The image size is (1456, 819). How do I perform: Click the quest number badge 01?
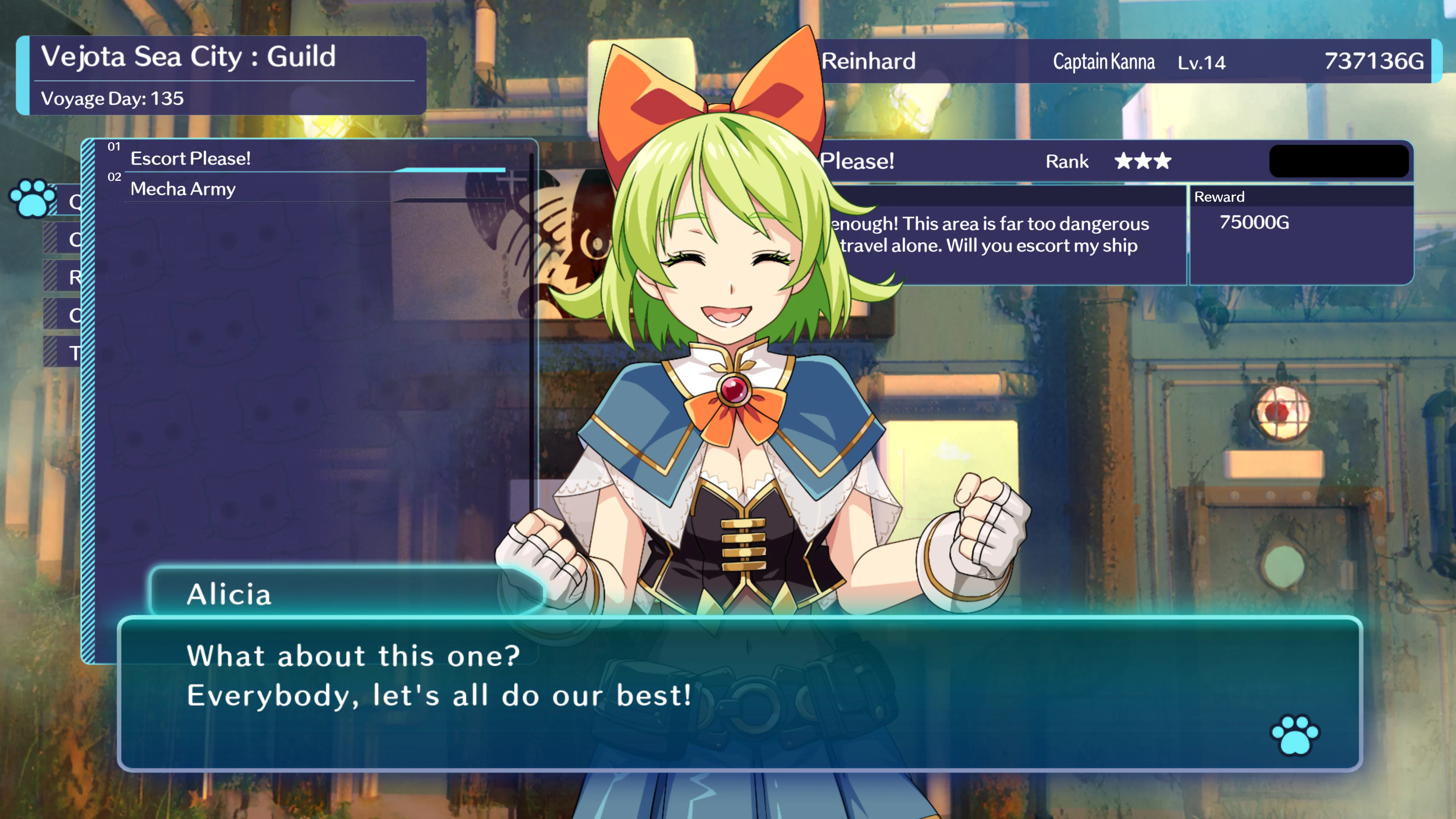(x=115, y=146)
